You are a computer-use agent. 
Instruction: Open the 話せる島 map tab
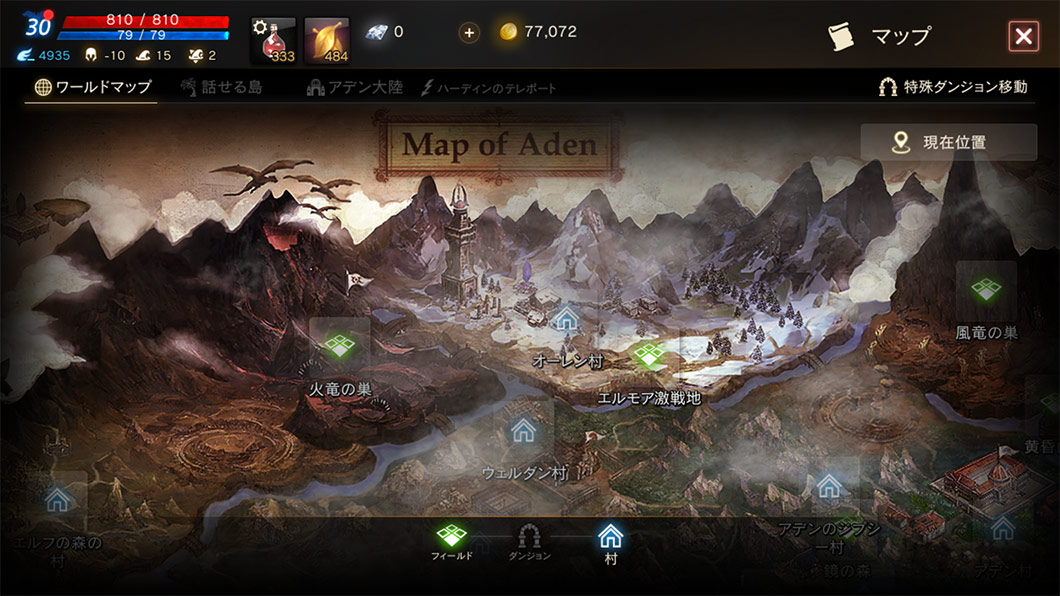(x=222, y=87)
